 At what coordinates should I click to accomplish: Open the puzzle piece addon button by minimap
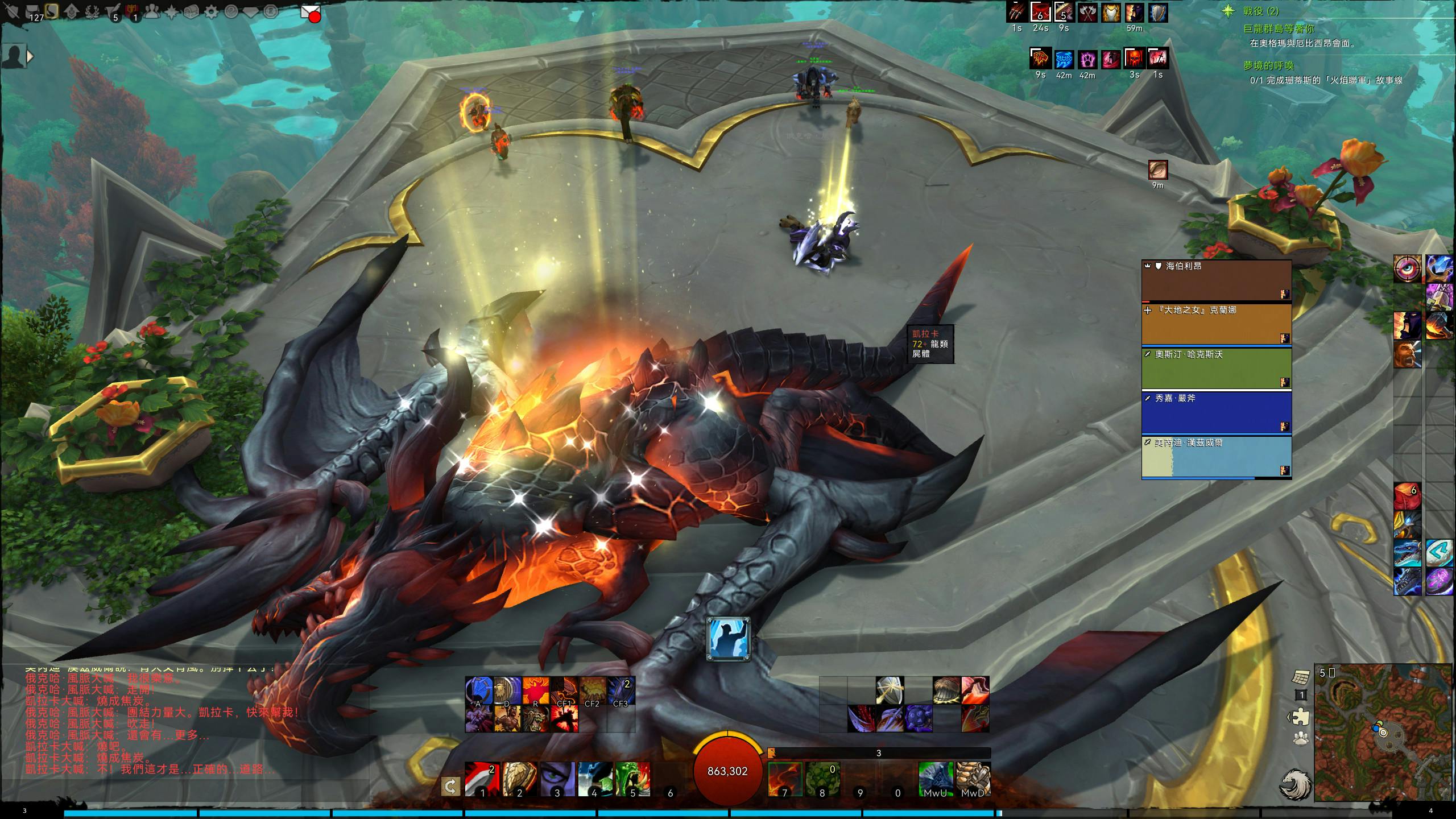1301,717
